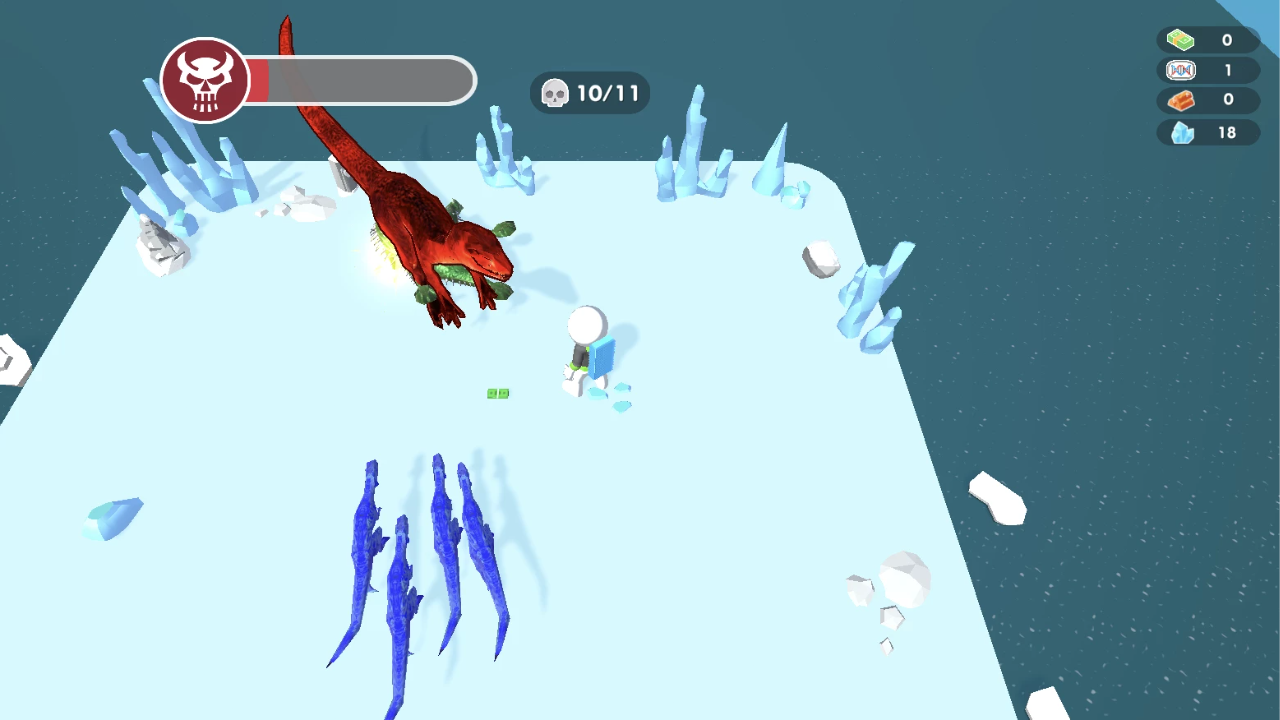Screen dimensions: 1280x720
Task: Click the ice crystal counter showing 18
Action: click(1226, 132)
